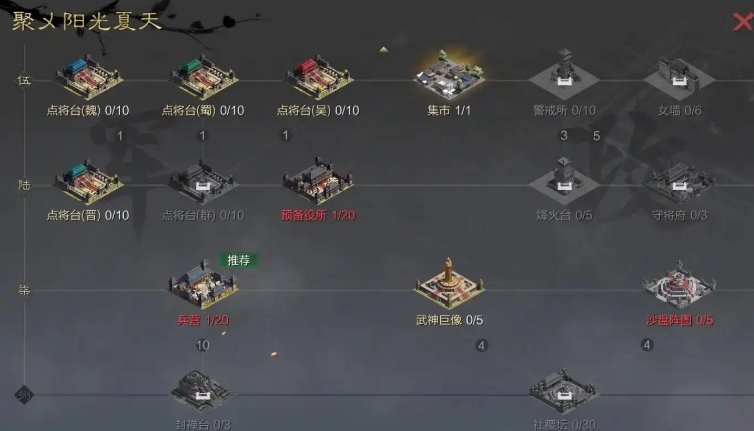This screenshot has width=754, height=431.
Task: Select the 烽火台 tower building
Action: point(561,180)
